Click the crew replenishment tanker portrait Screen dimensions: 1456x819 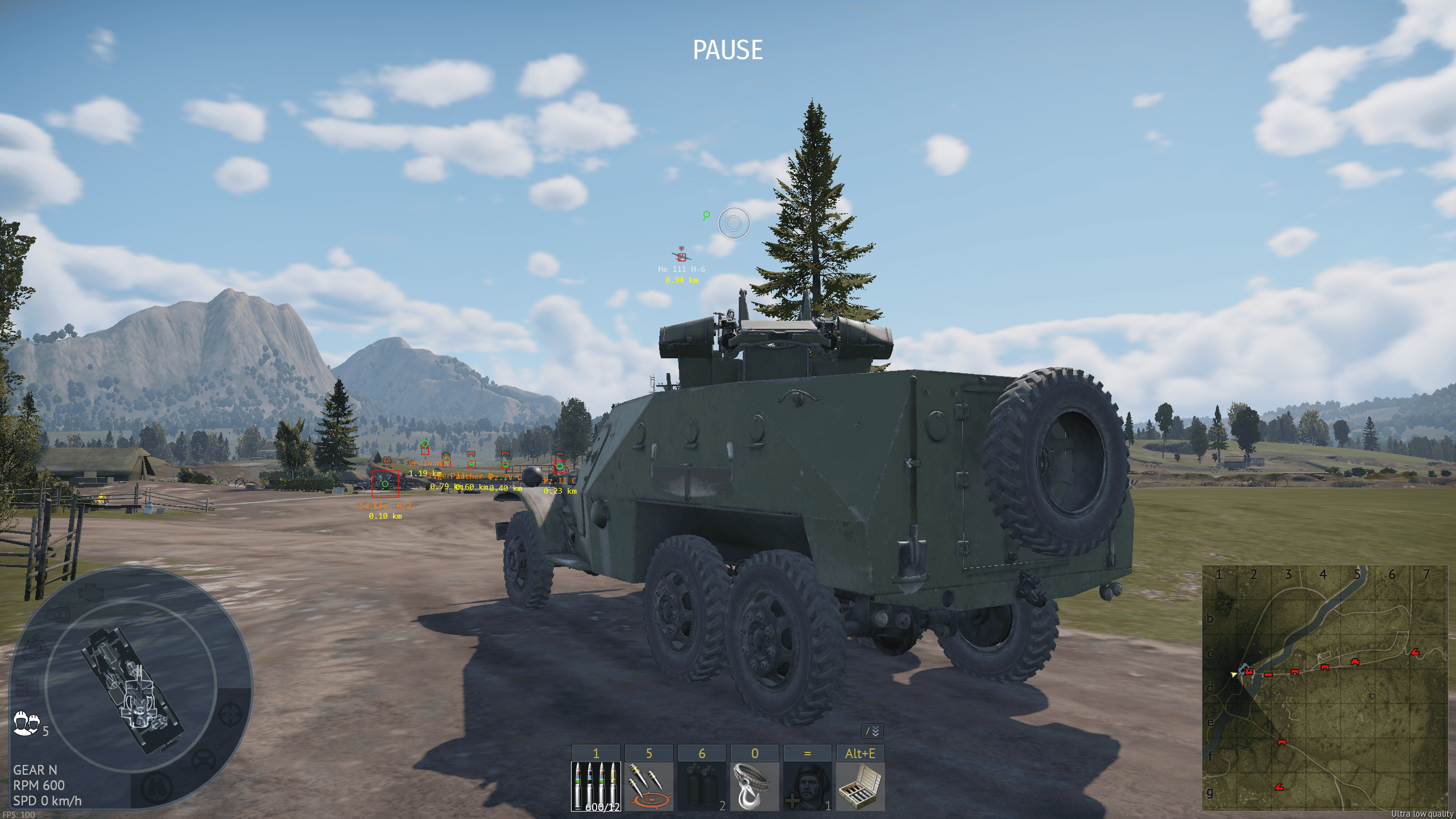(807, 786)
